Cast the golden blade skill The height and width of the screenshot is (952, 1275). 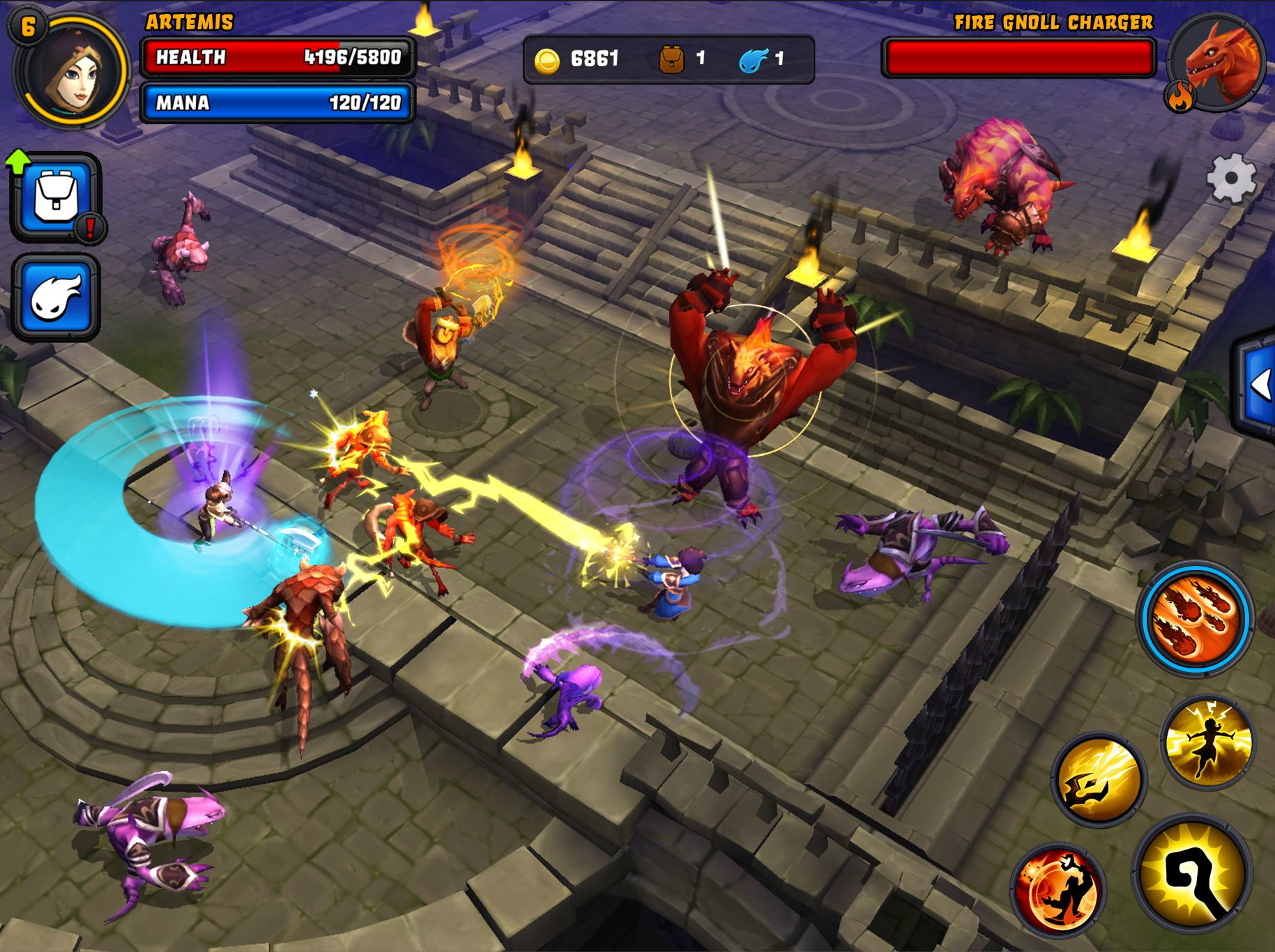pyautogui.click(x=1097, y=781)
